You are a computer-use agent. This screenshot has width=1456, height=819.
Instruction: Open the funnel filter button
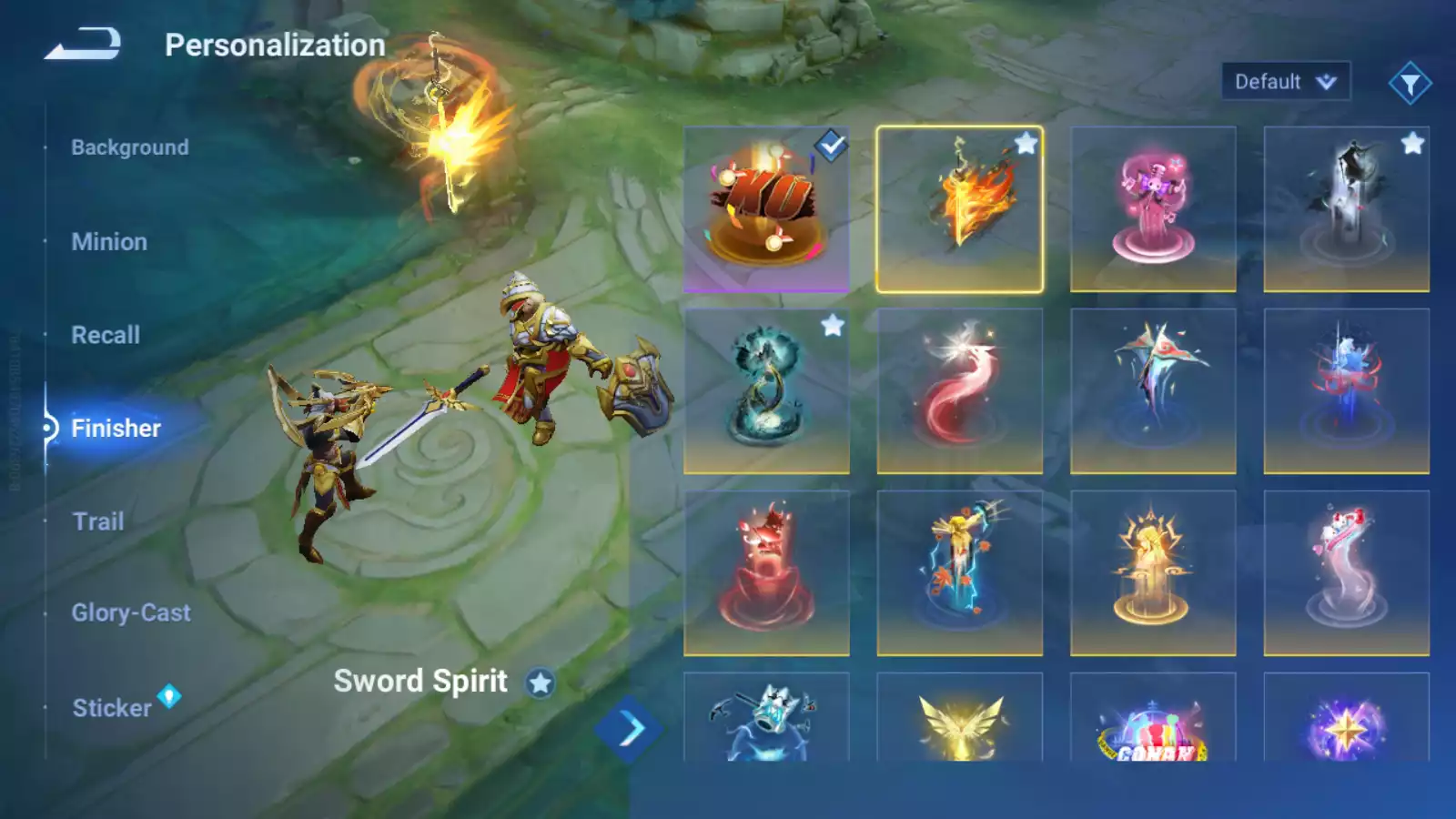pos(1410,84)
